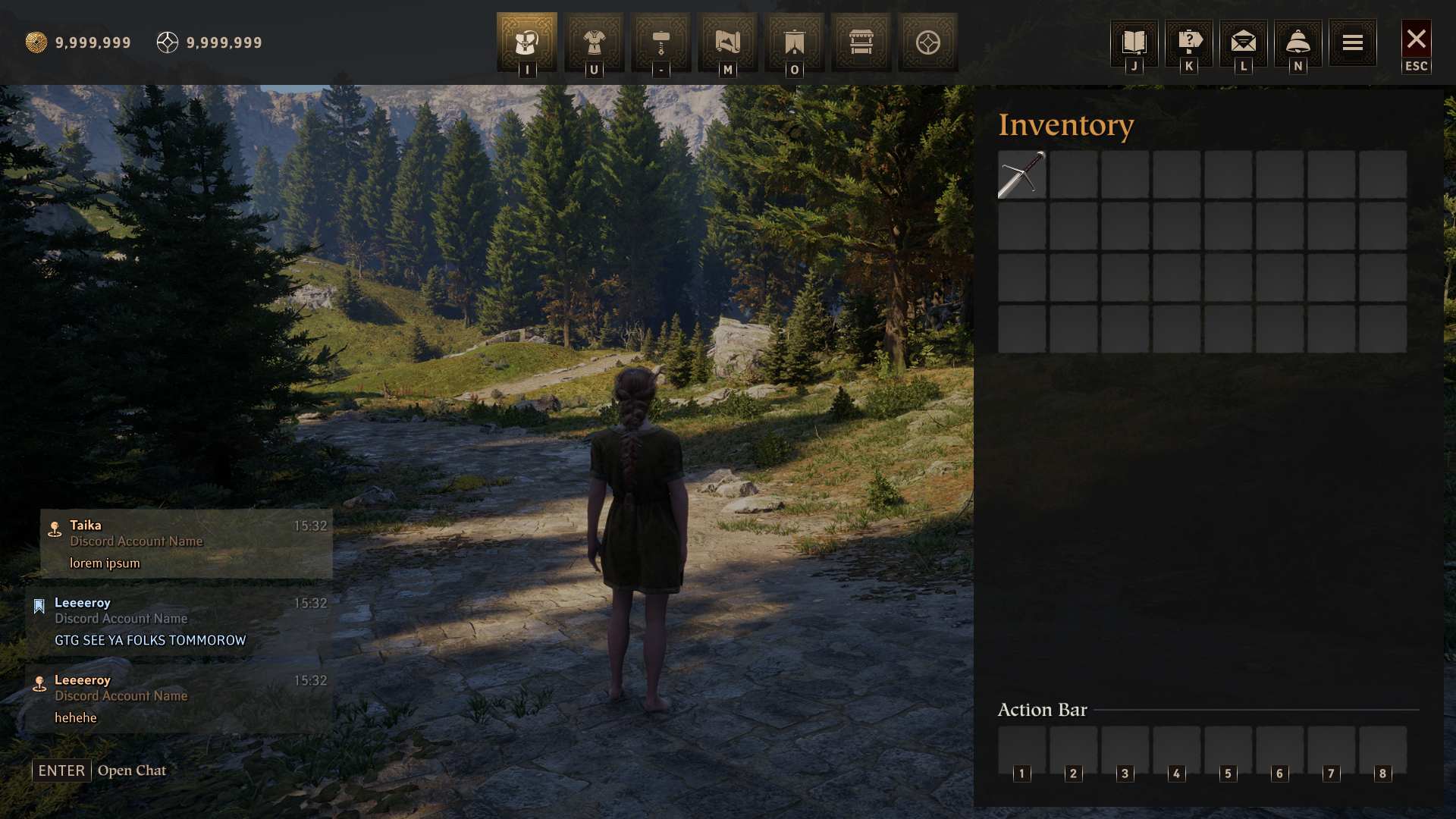
Task: Open the map scroll tab
Action: point(727,42)
